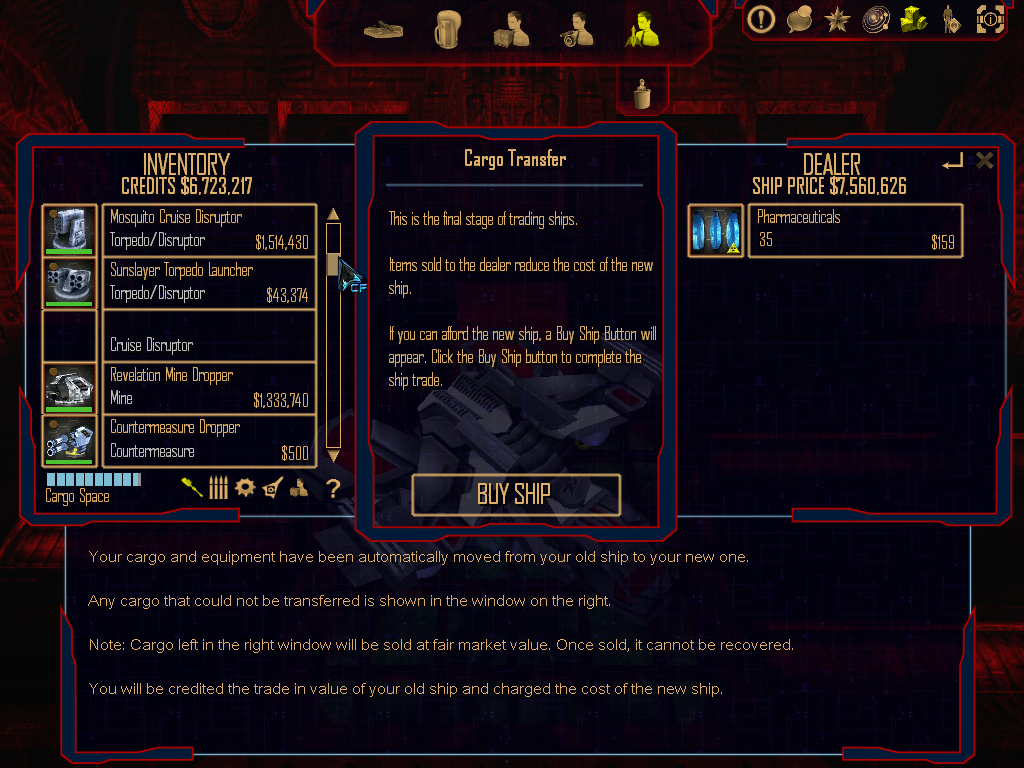Viewport: 1024px width, 768px height.
Task: Show weapons with the yellow missile filter
Action: 191,487
